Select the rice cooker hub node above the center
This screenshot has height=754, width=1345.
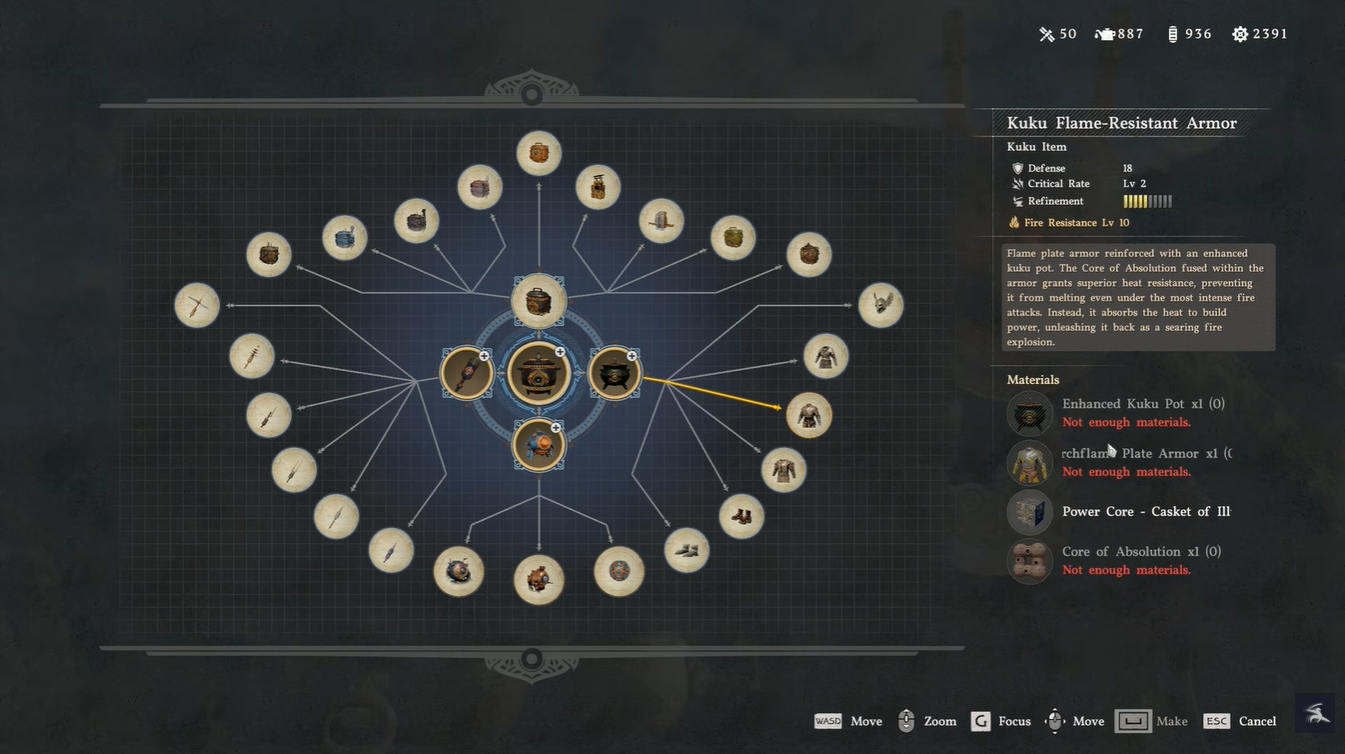[x=539, y=301]
